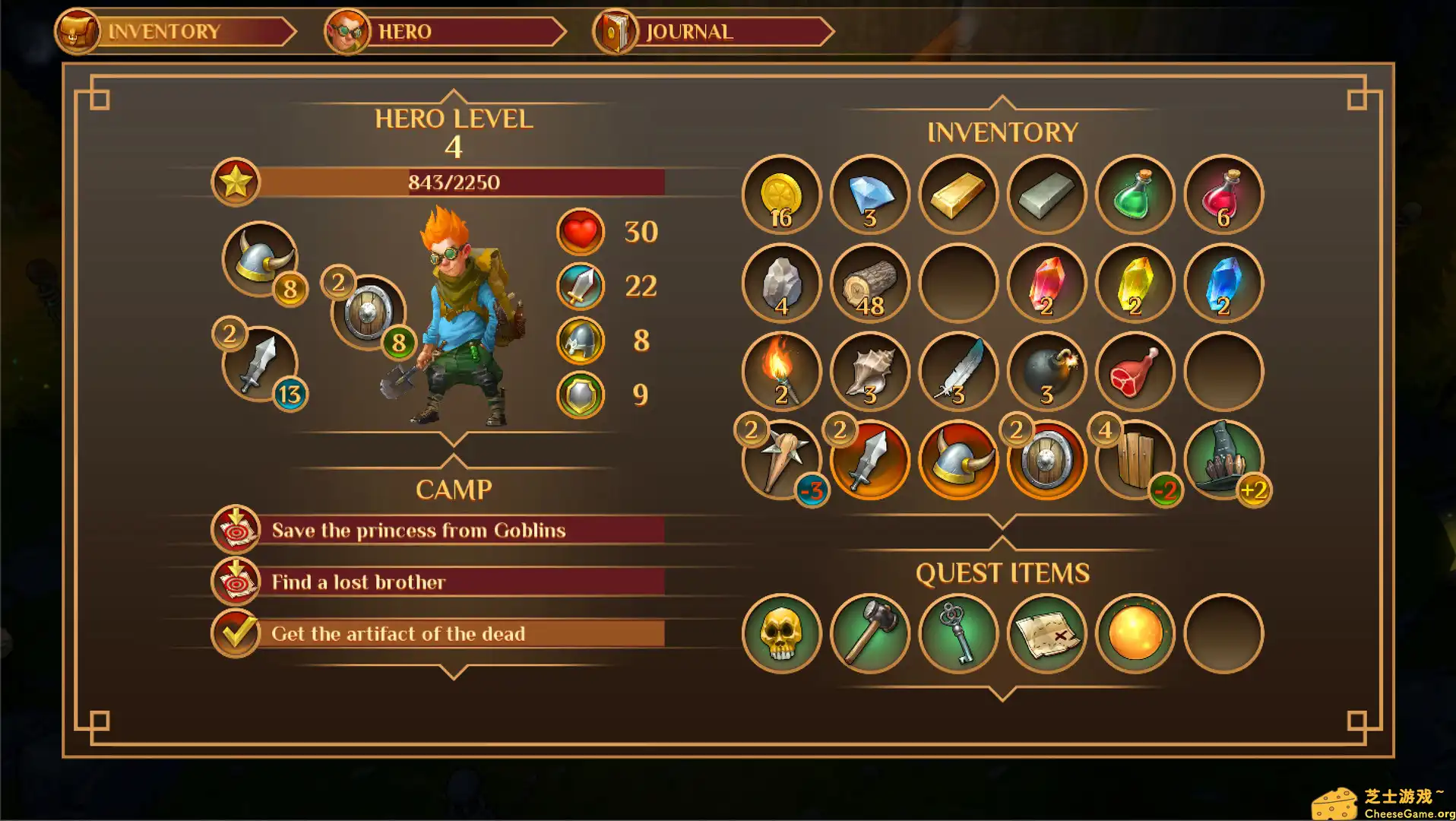The height and width of the screenshot is (821, 1456).
Task: Select the gold coins stack in inventory
Action: (780, 195)
